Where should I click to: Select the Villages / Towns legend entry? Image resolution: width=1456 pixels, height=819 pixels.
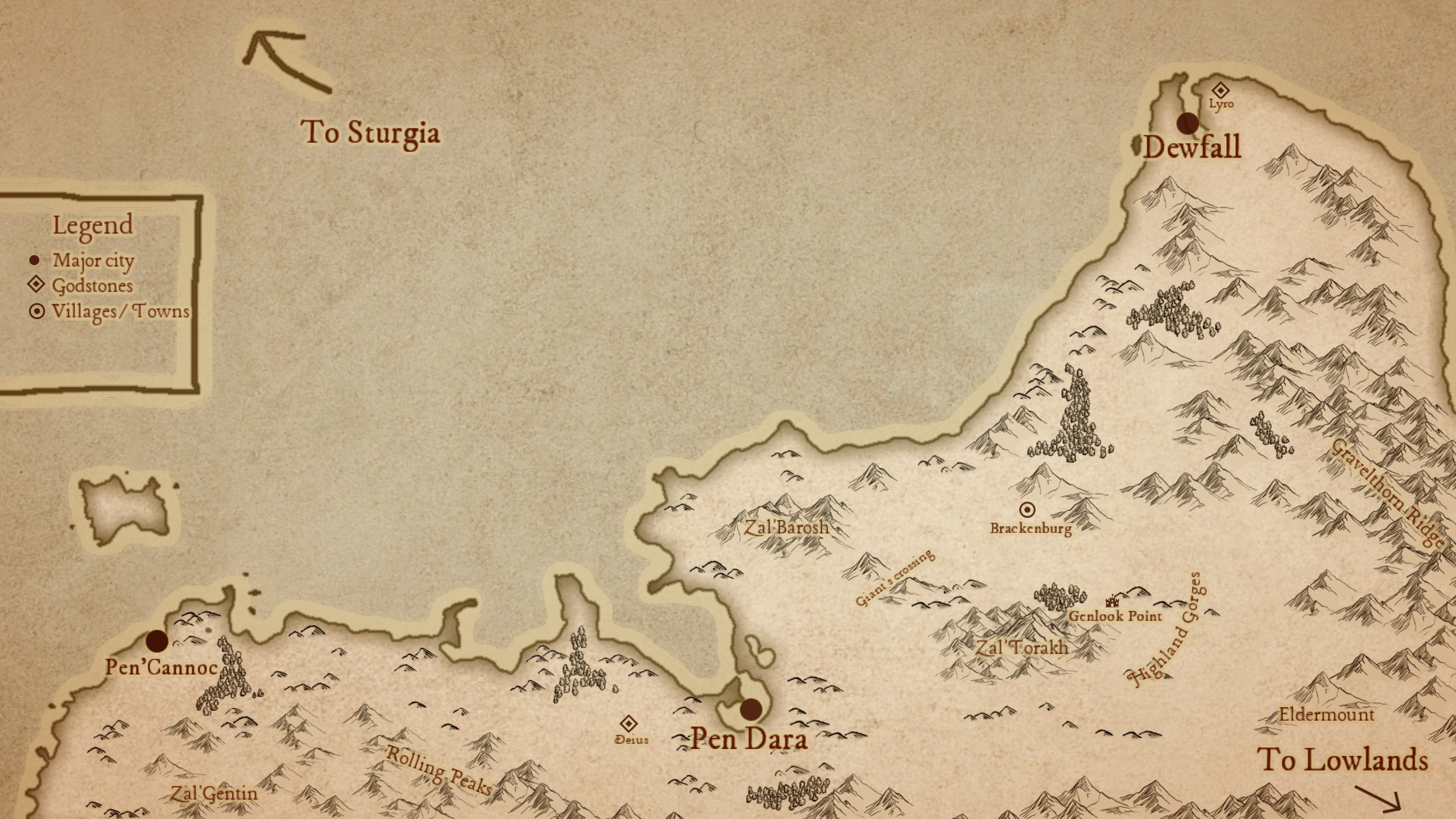[x=118, y=312]
